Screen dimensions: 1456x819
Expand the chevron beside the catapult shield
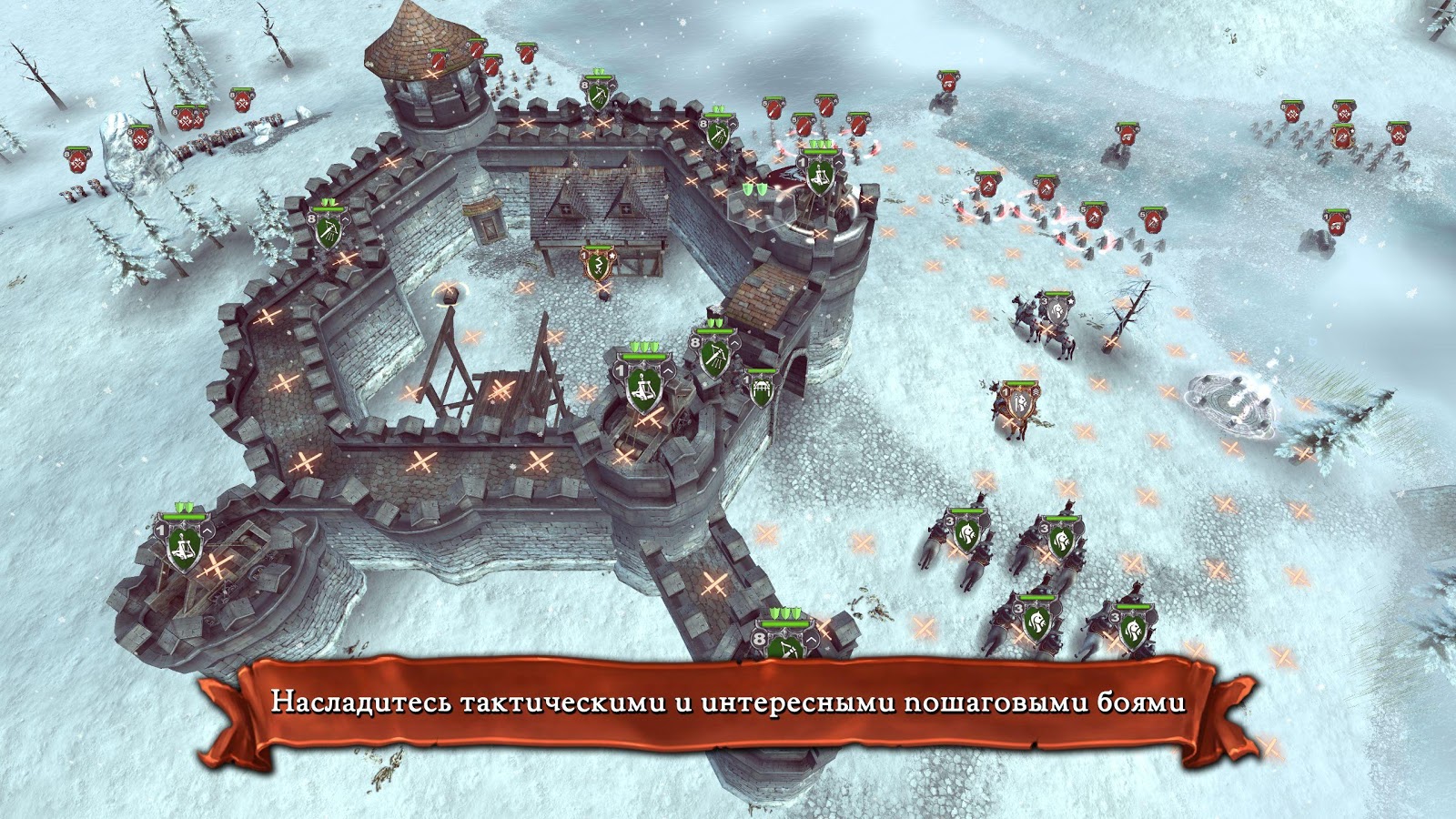668,373
